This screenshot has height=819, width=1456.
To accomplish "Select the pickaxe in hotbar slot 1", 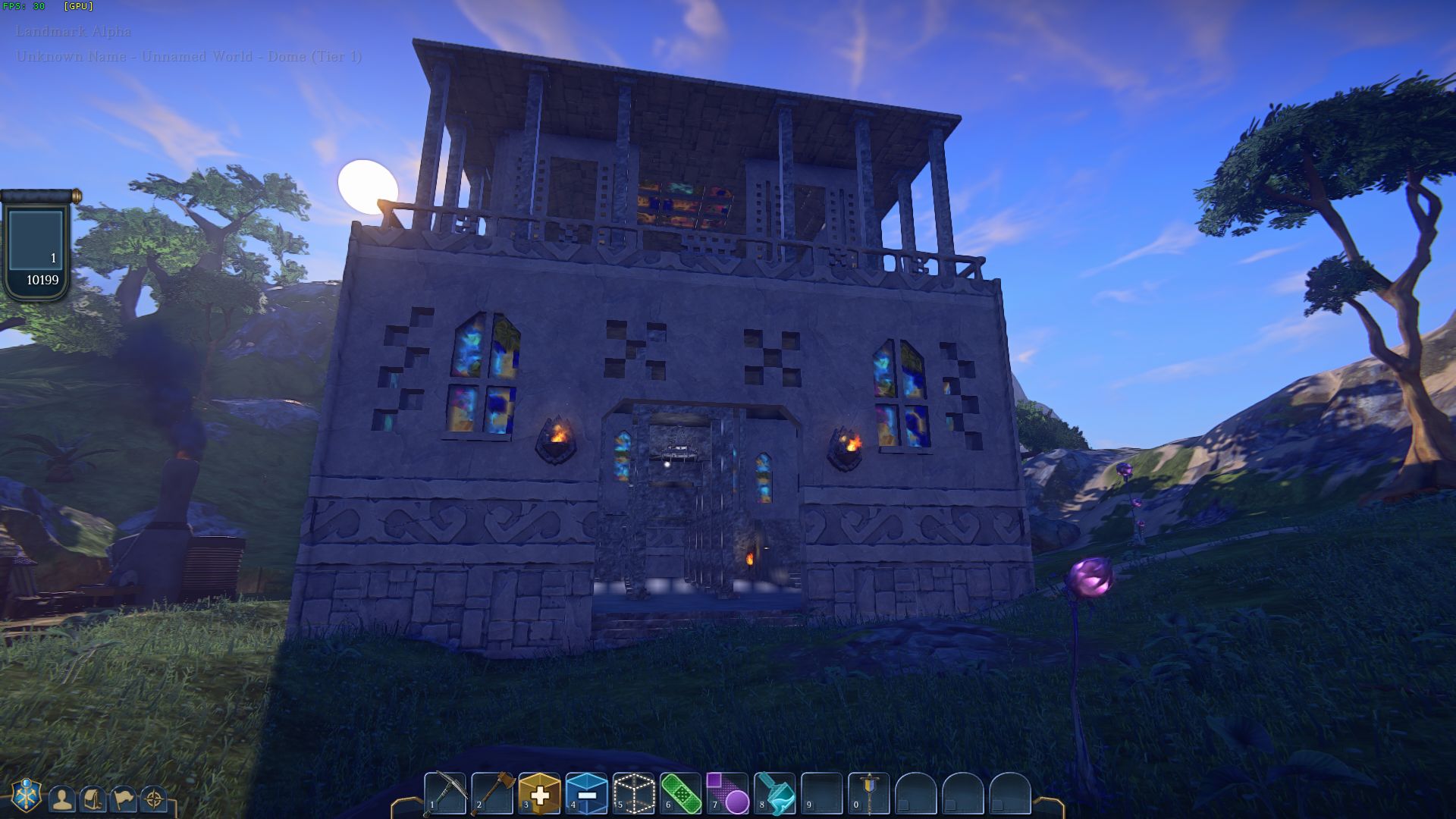I will click(x=445, y=793).
